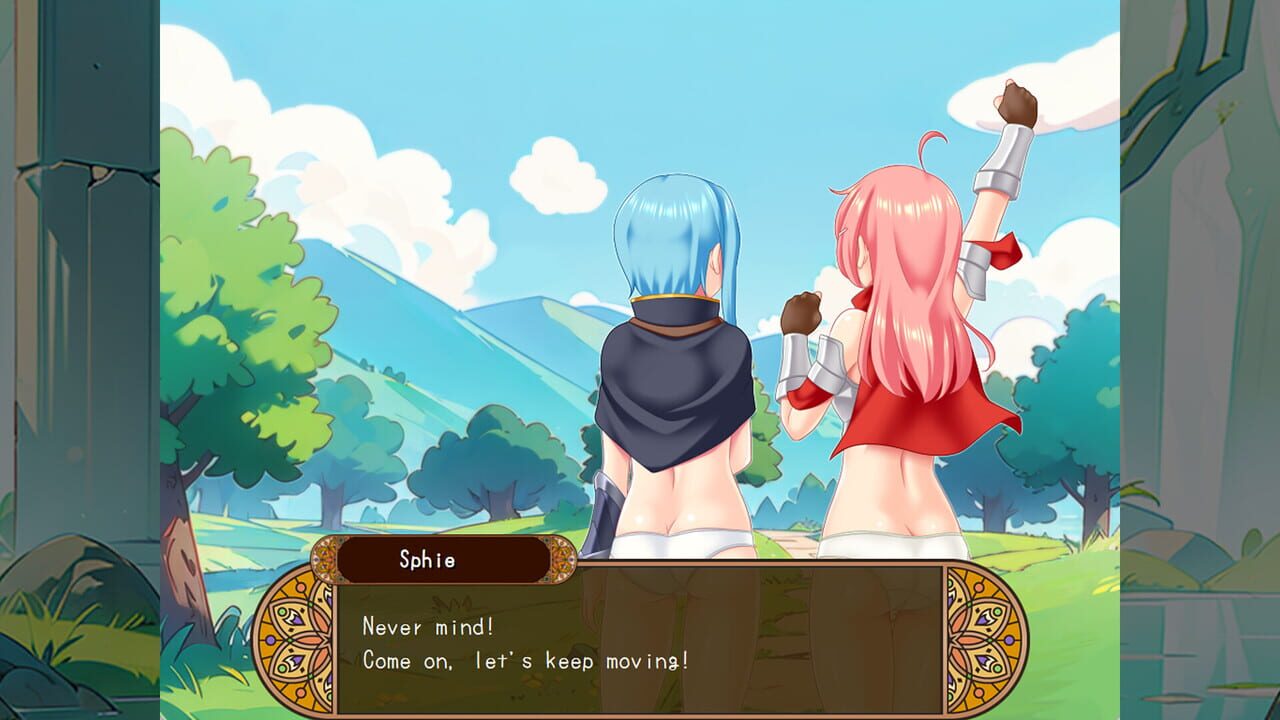Click the purple petal inside left medallion
The image size is (1280, 720).
click(x=298, y=620)
